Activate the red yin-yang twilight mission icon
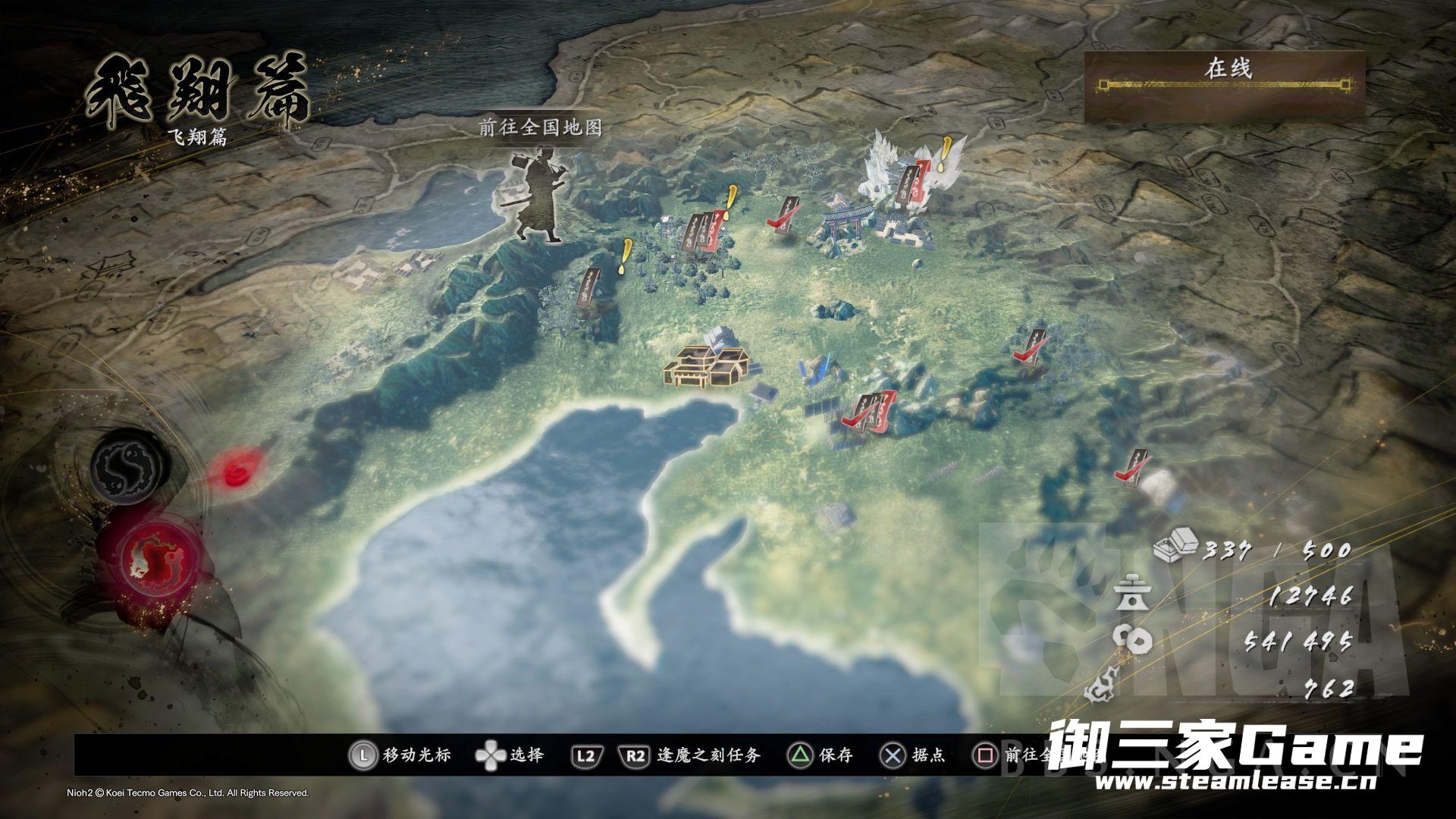 click(x=156, y=559)
